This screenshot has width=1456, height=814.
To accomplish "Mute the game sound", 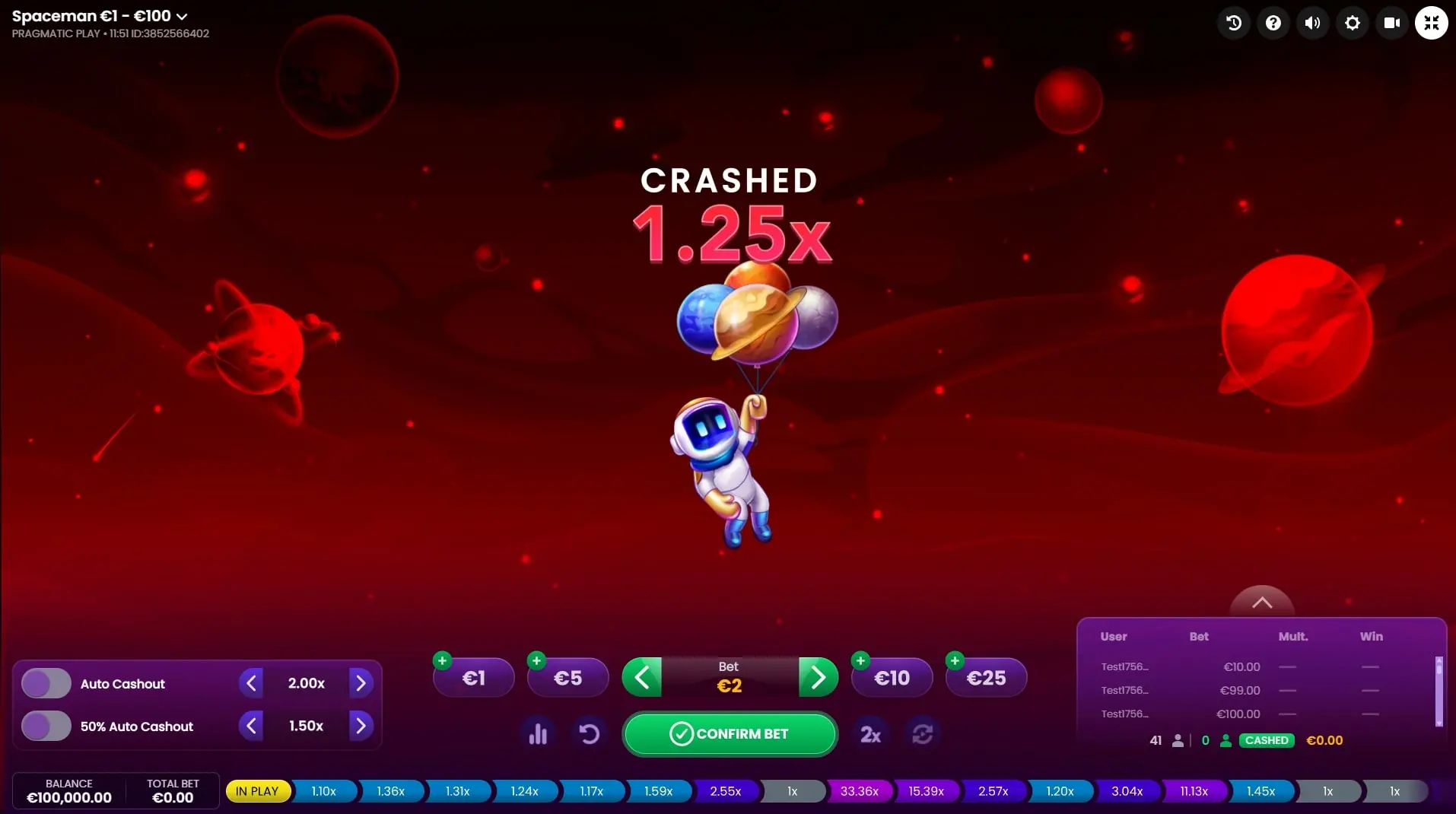I will 1313,22.
